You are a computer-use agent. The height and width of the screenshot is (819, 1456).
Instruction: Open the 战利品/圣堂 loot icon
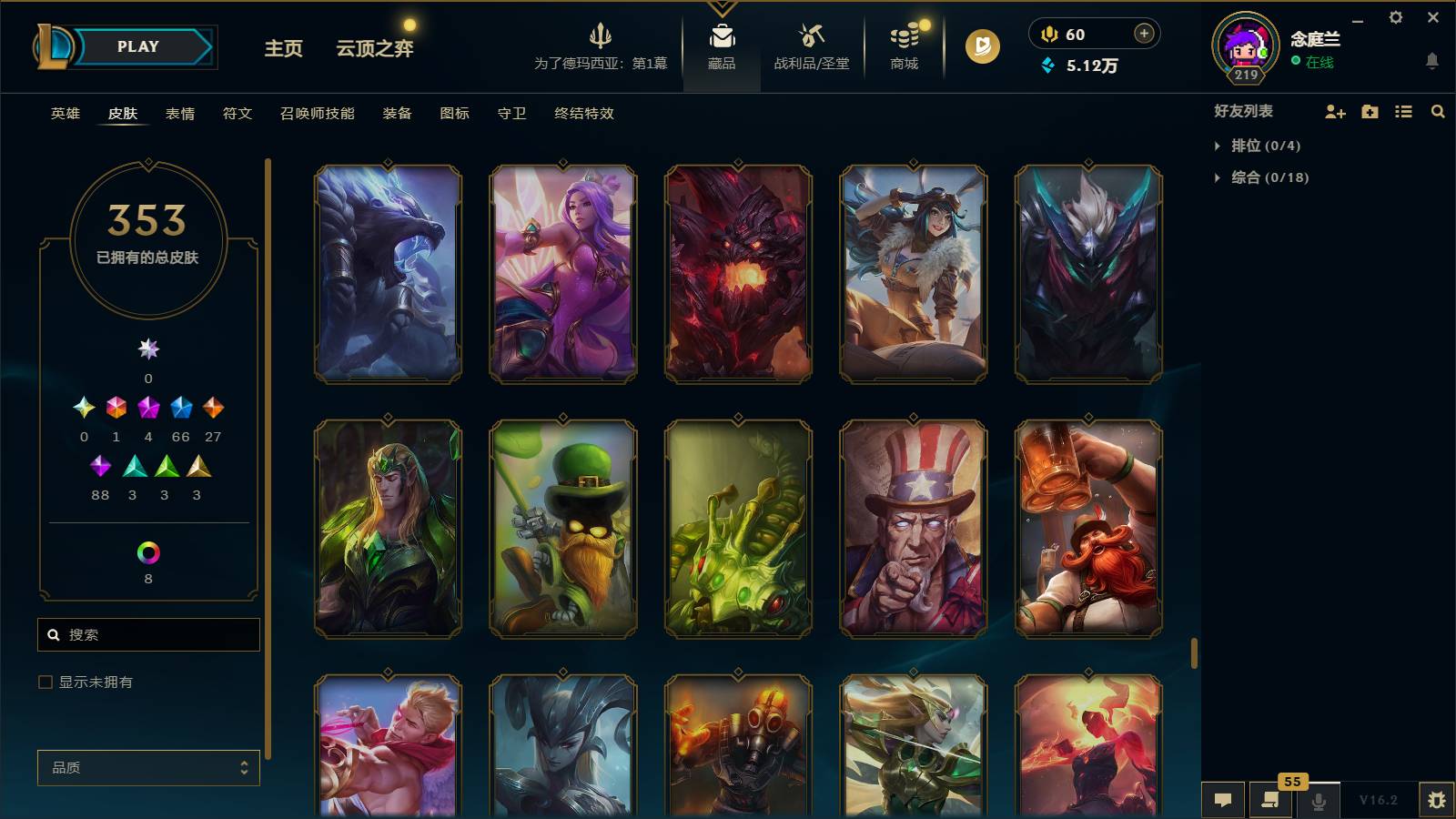811,41
